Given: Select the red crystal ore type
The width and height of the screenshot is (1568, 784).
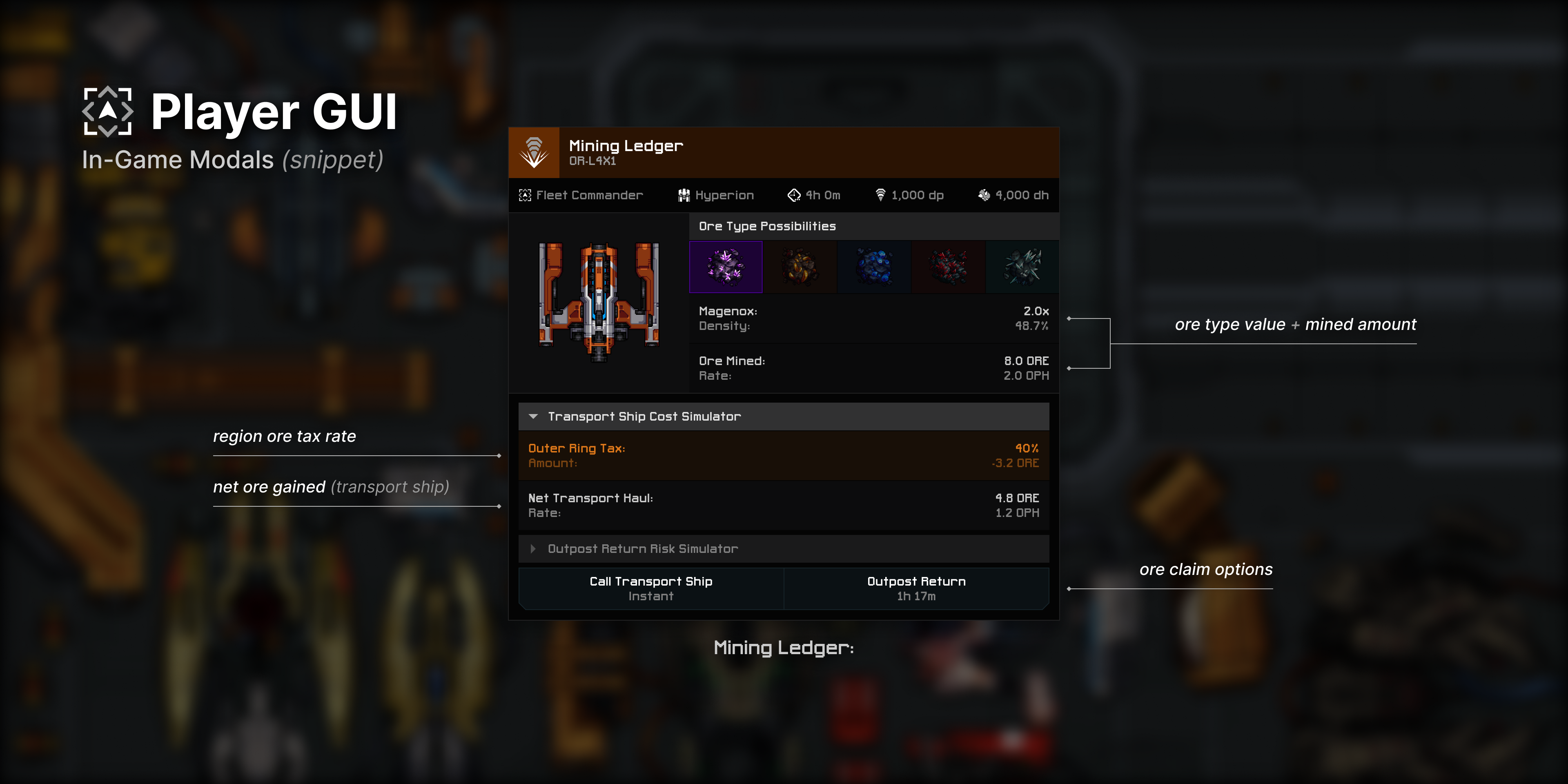Looking at the screenshot, I should pos(948,267).
